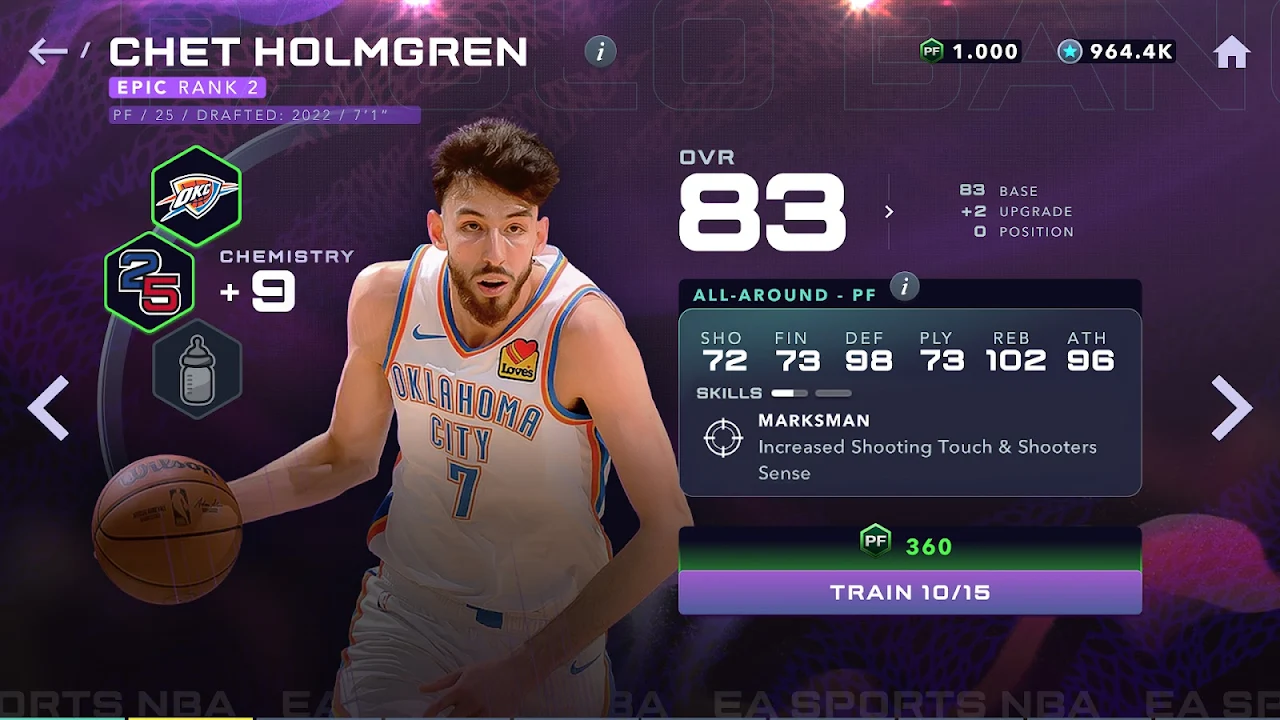Return to the home screen
This screenshot has height=720, width=1280.
[x=1232, y=52]
